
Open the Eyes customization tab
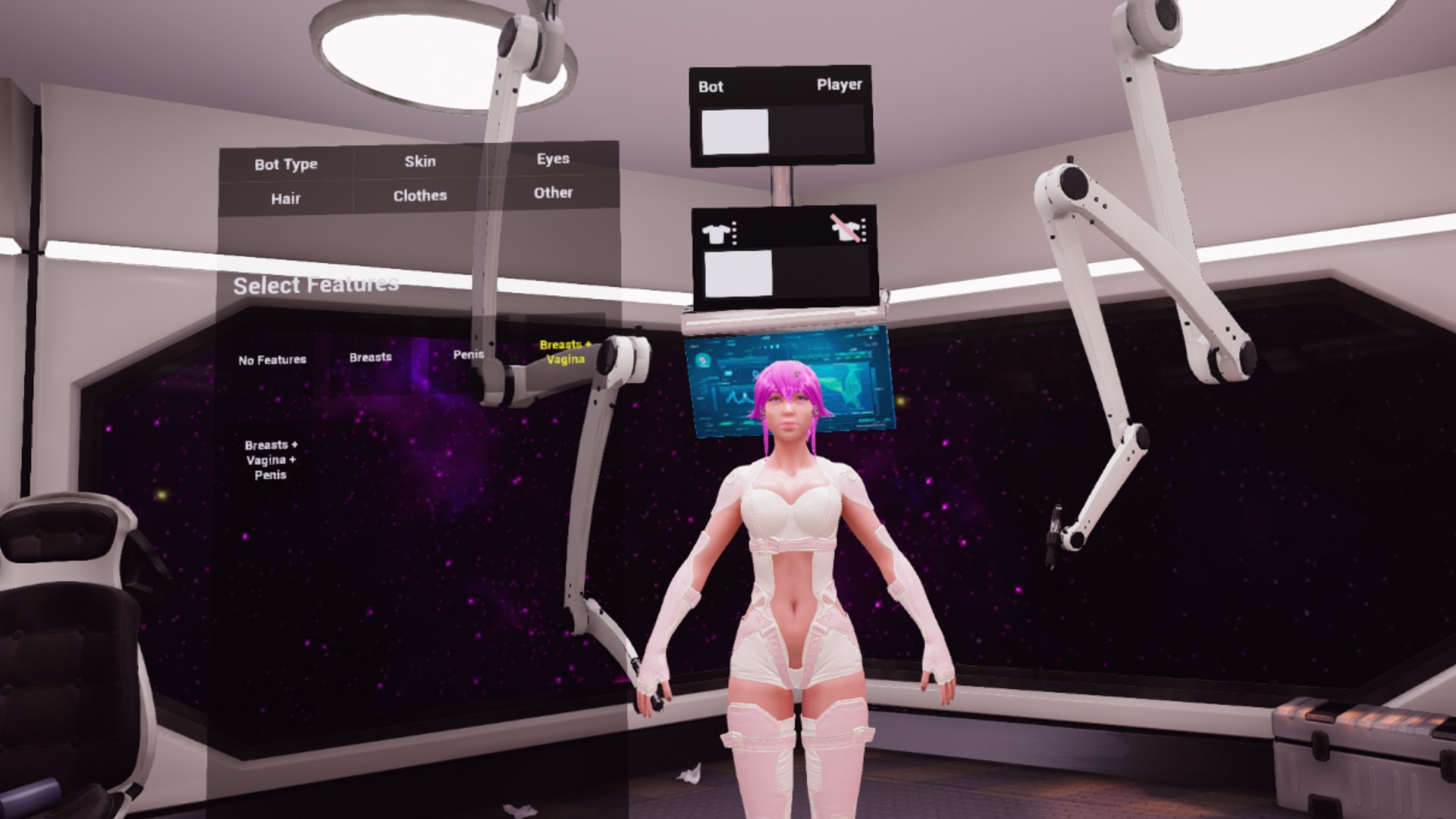(553, 159)
